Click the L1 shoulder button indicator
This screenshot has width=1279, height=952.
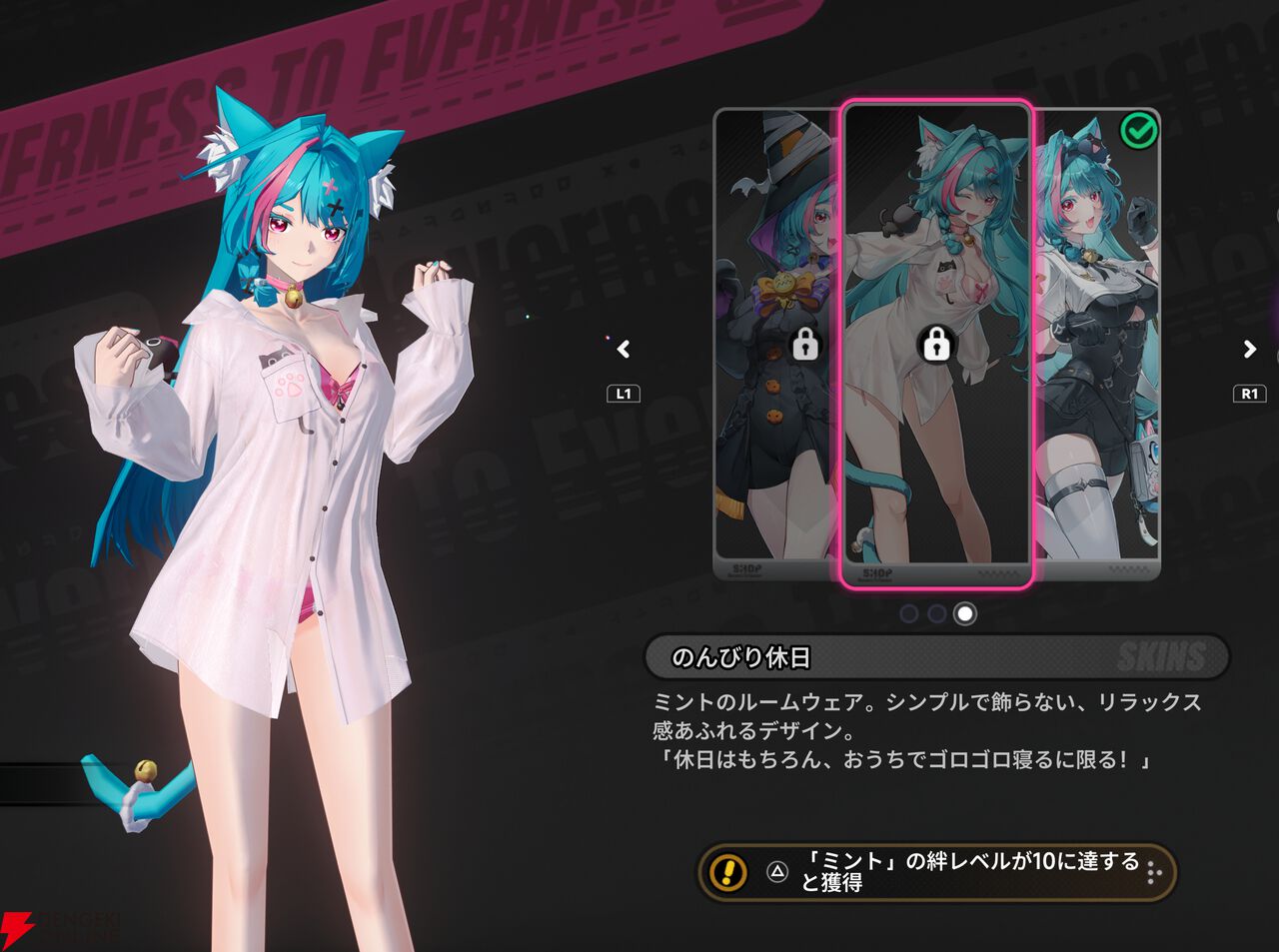624,393
